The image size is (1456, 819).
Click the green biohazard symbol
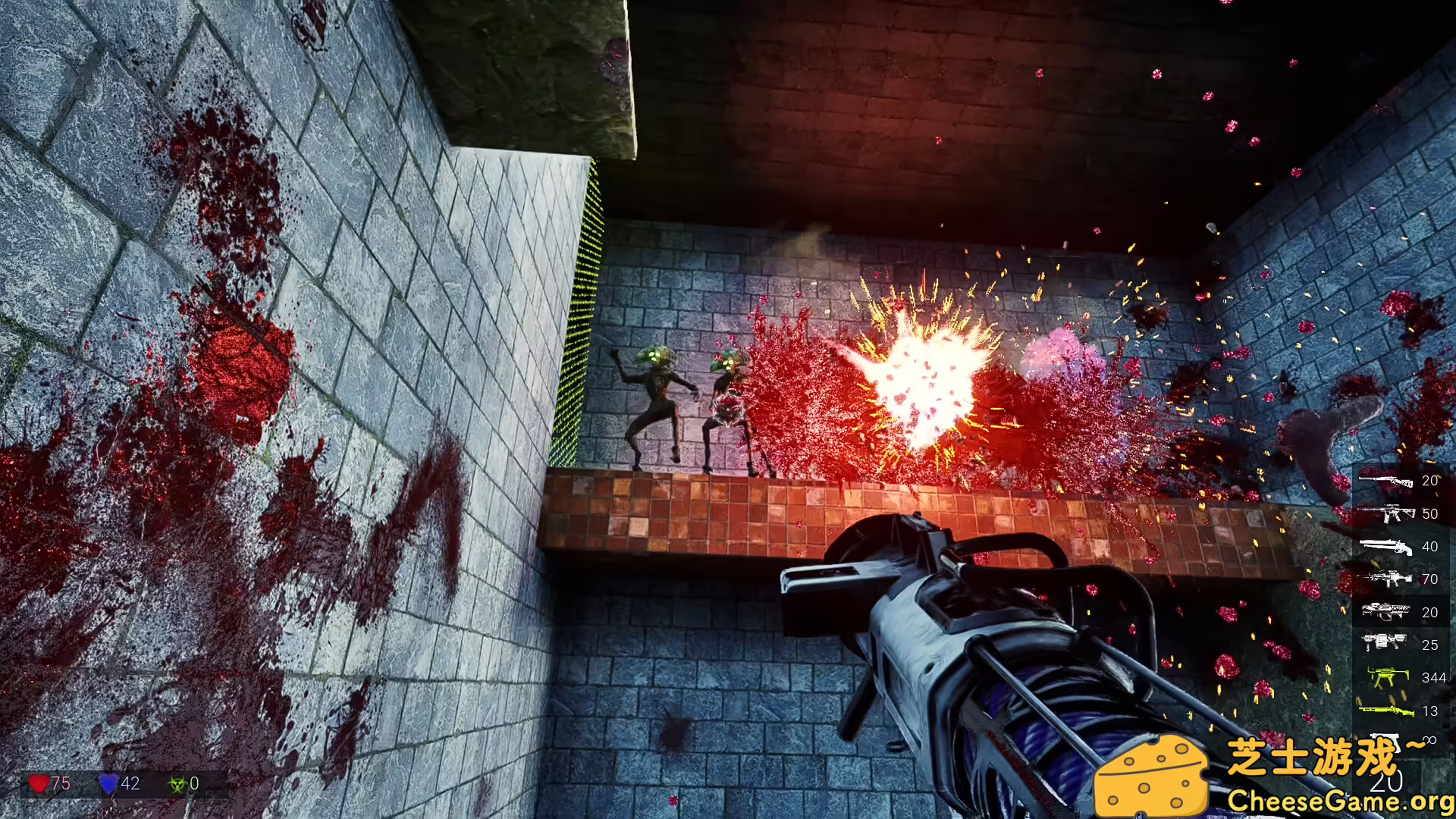click(x=177, y=783)
